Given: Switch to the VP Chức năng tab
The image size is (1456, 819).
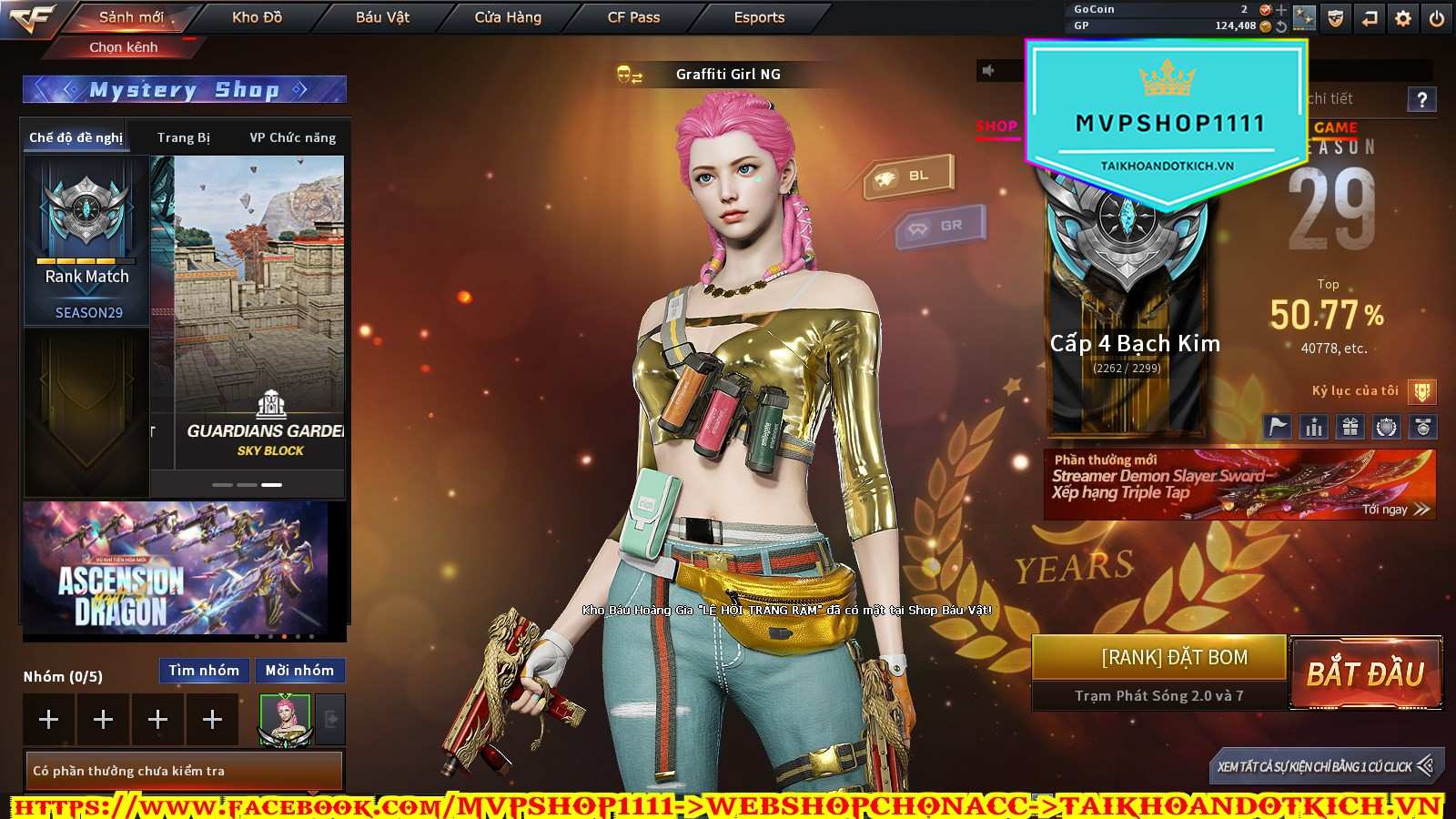Looking at the screenshot, I should point(292,137).
